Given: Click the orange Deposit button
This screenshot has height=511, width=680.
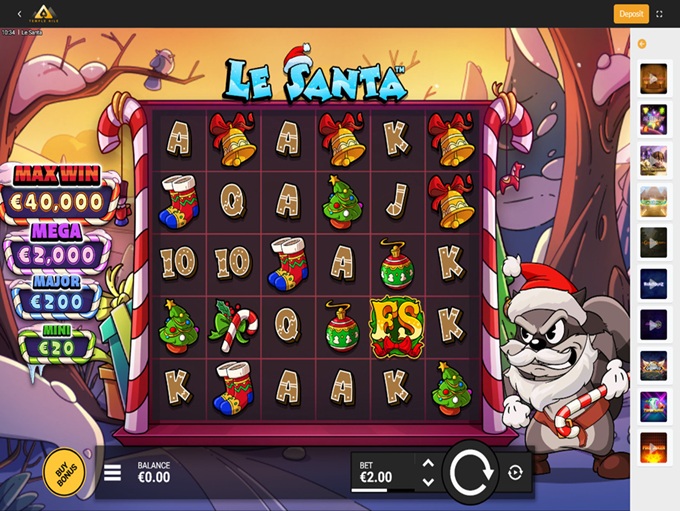Looking at the screenshot, I should 631,14.
